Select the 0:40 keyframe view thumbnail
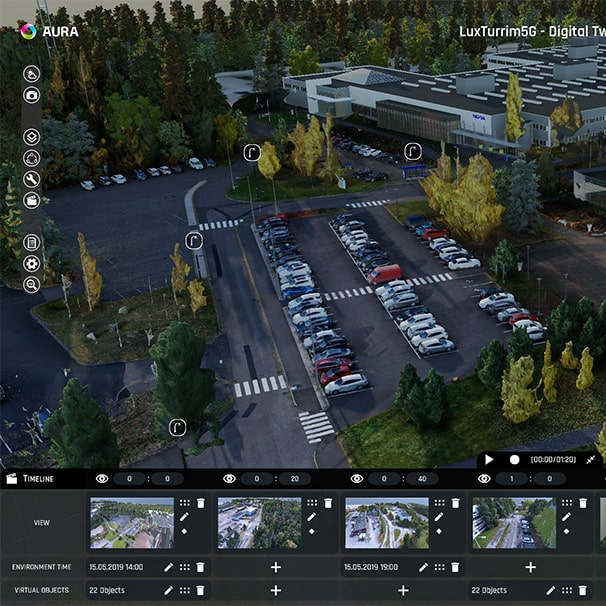This screenshot has height=606, width=606. [387, 523]
